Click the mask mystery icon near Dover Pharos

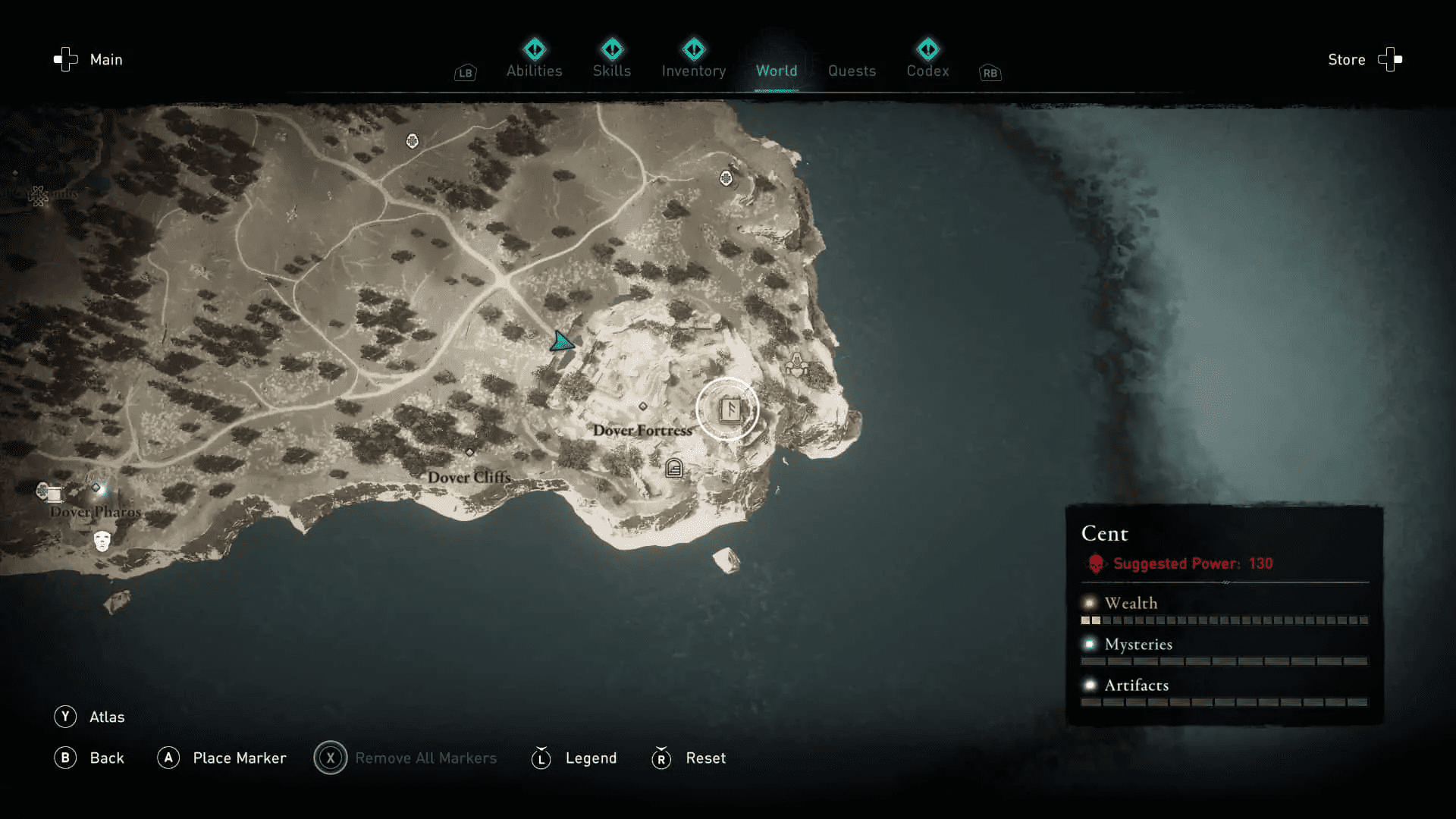[101, 541]
